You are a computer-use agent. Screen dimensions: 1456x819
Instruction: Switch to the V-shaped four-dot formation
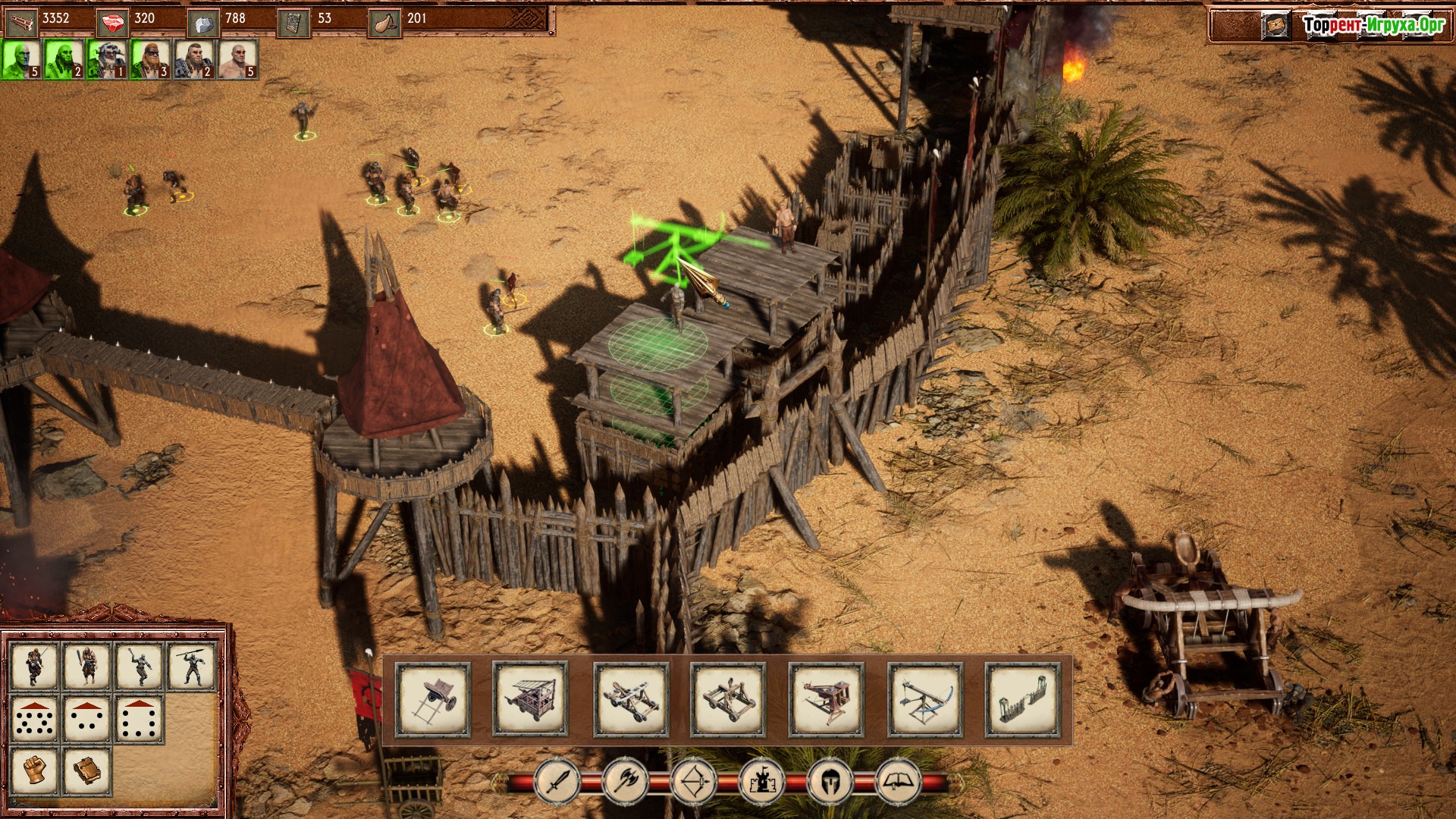[86, 718]
